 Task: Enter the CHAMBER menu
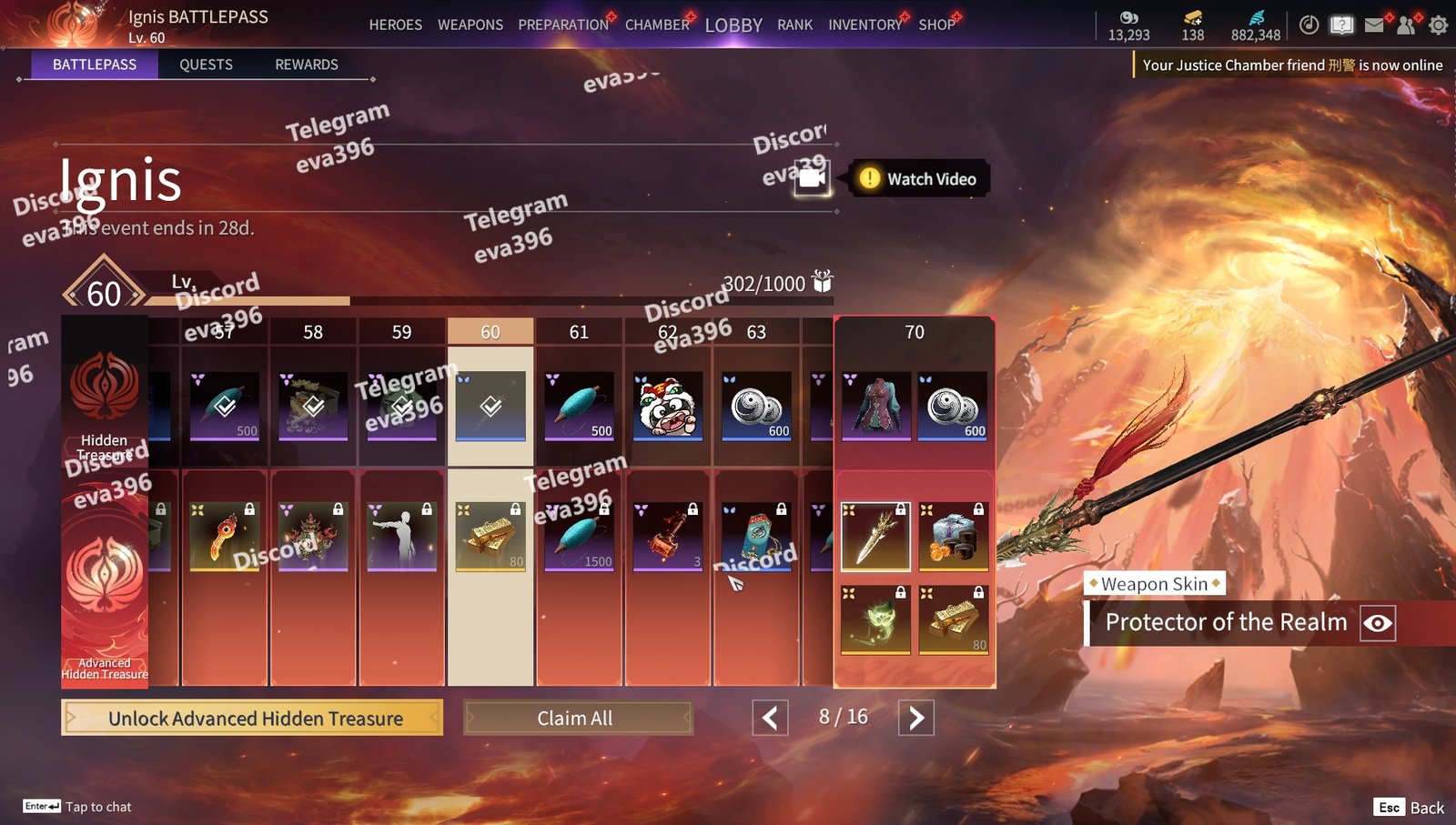coord(657,25)
